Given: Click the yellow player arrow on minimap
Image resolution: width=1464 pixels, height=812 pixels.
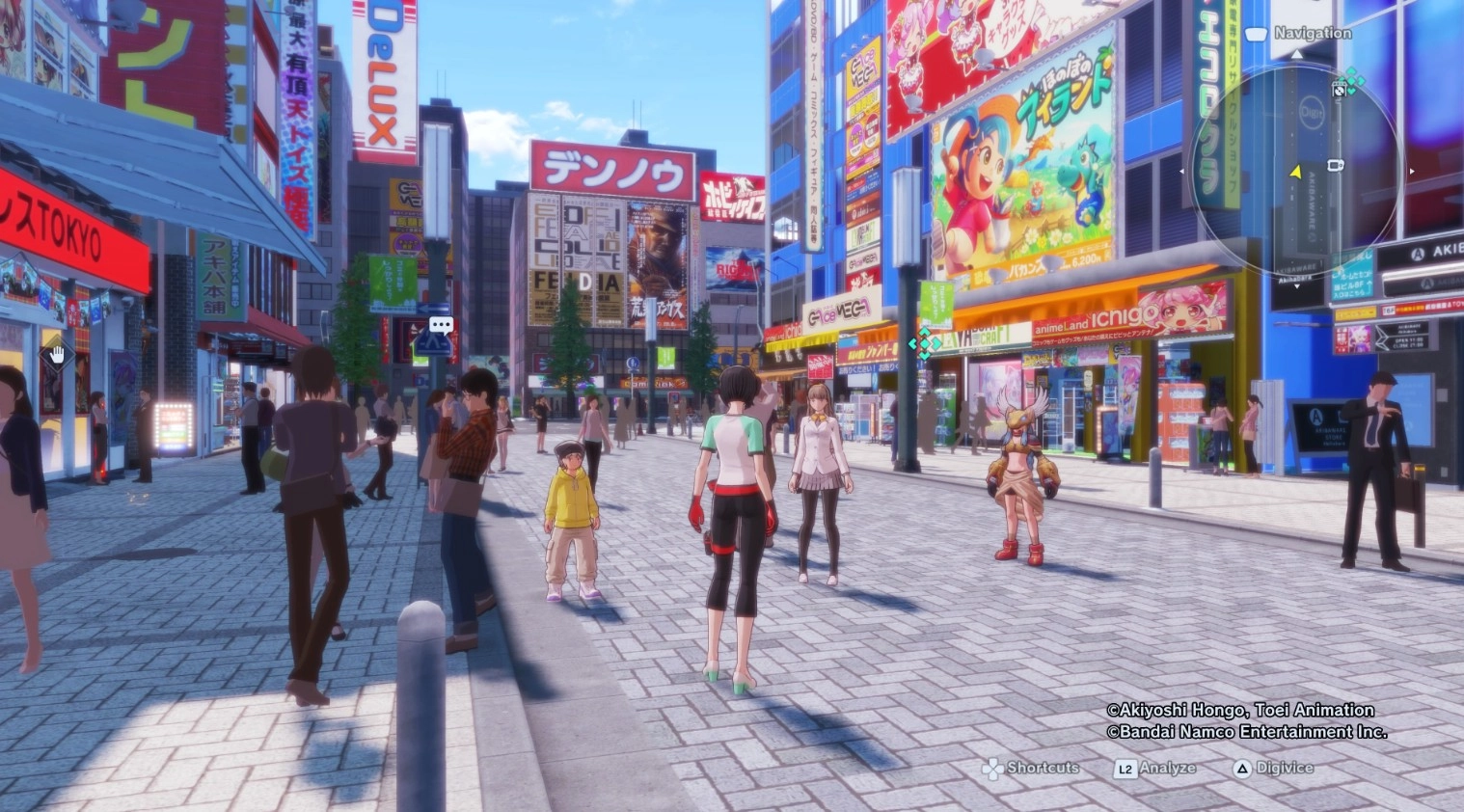Looking at the screenshot, I should [1296, 173].
